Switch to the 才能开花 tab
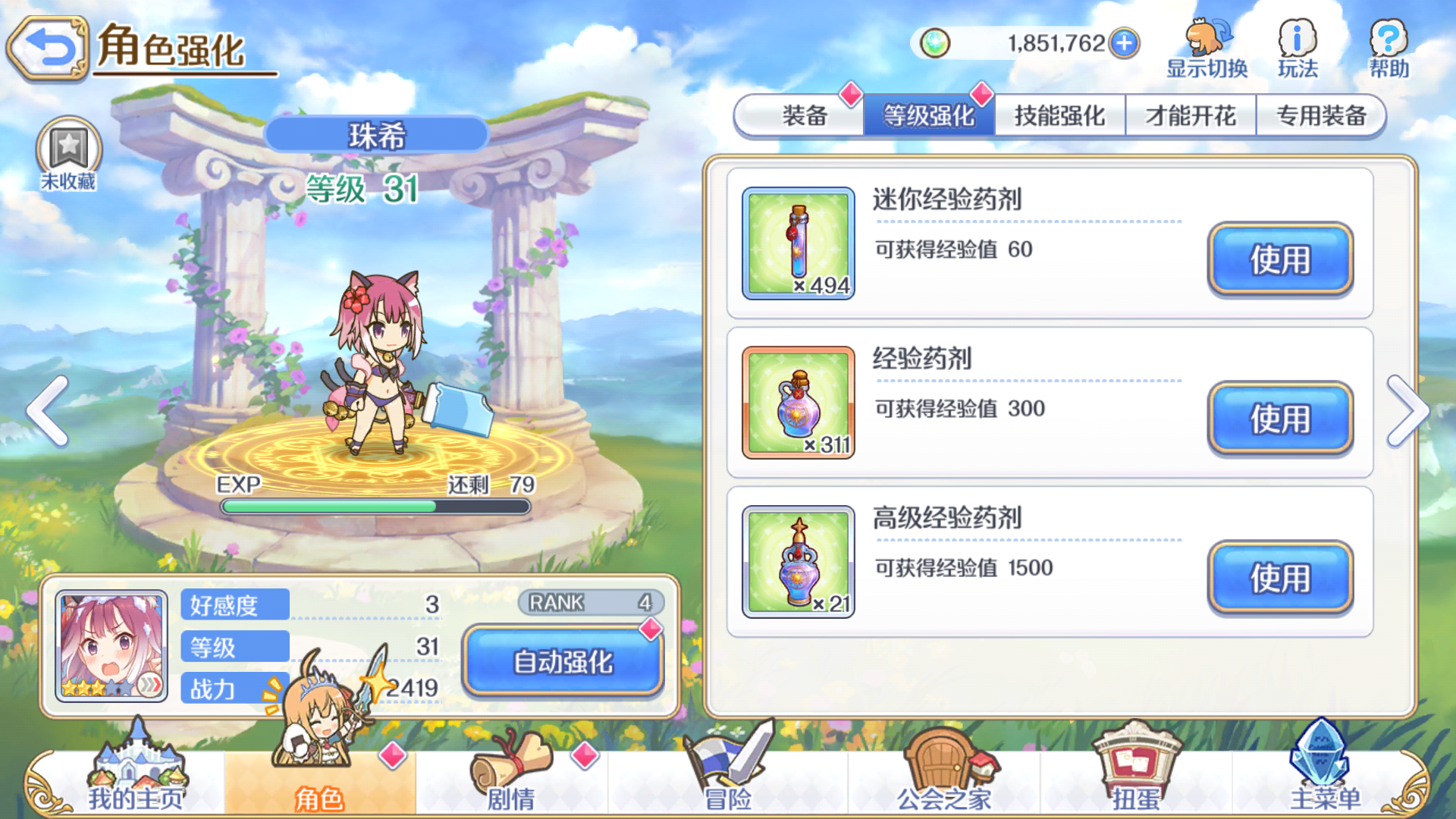 (1191, 115)
